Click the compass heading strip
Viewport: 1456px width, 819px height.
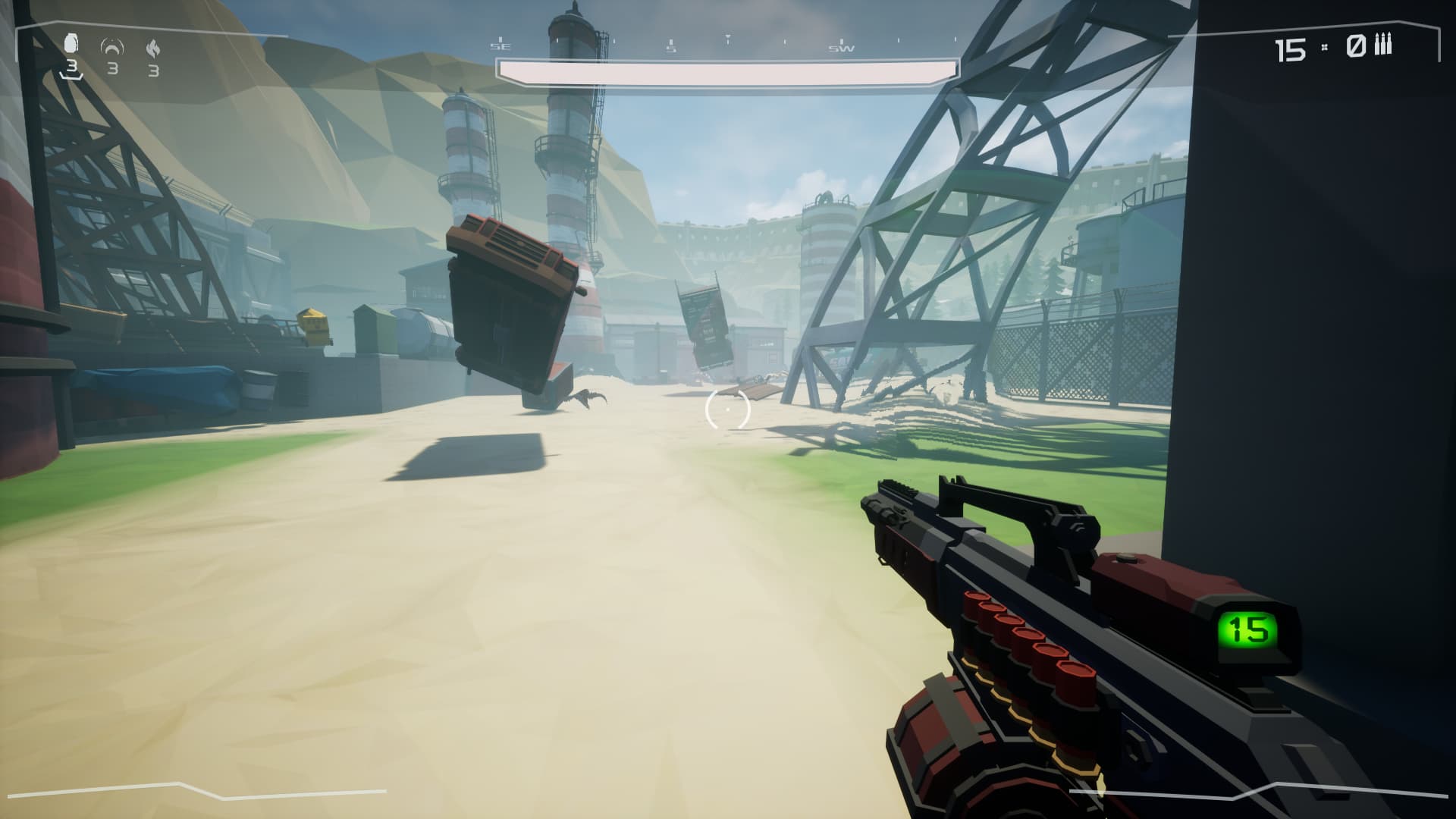pos(671,44)
